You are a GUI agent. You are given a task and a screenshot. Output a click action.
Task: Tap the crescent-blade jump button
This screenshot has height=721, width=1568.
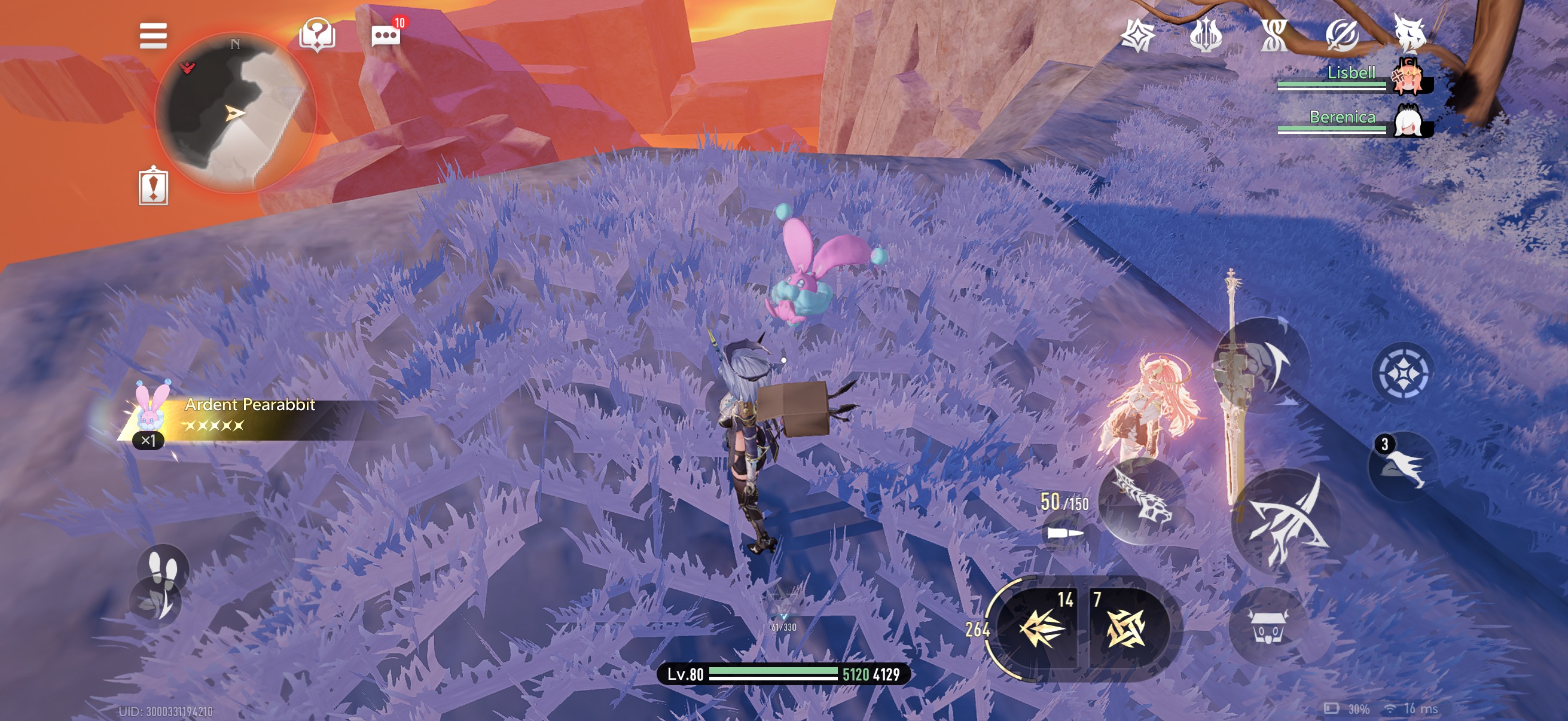pyautogui.click(x=1263, y=365)
